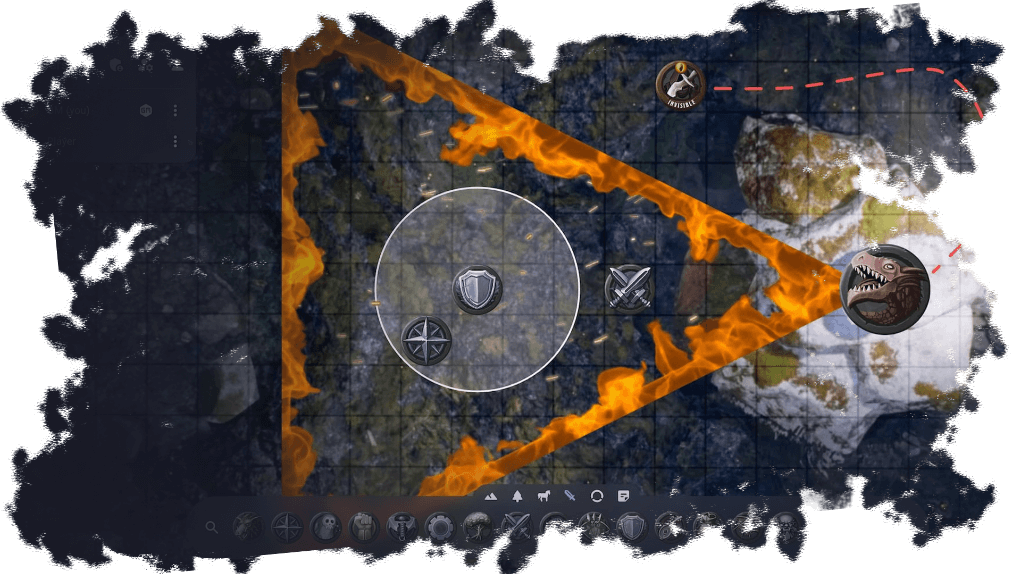Screen dimensions: 1021x574
Task: Switch to the ring attachment category
Action: tap(597, 496)
